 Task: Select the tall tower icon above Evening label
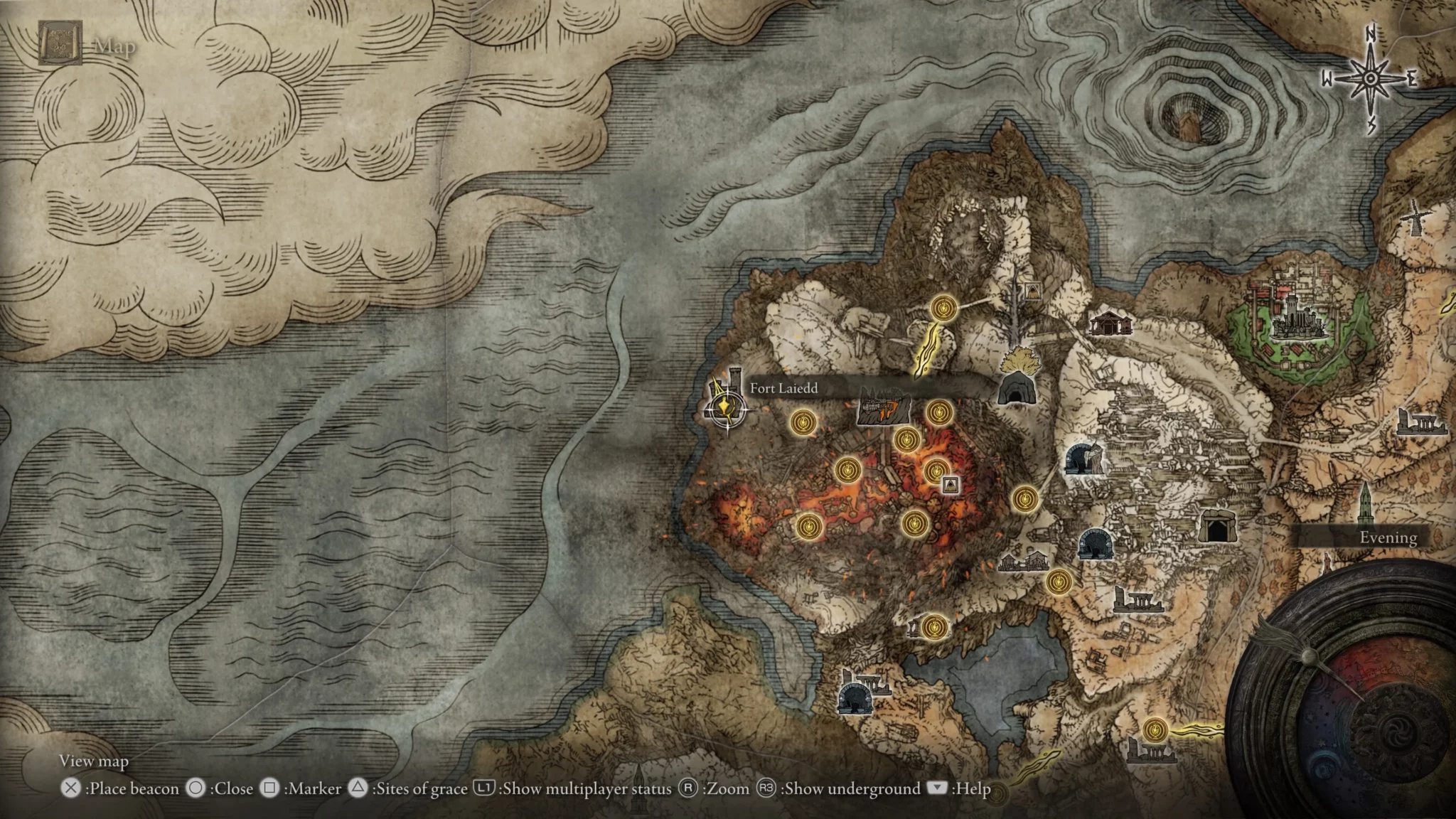pyautogui.click(x=1365, y=502)
